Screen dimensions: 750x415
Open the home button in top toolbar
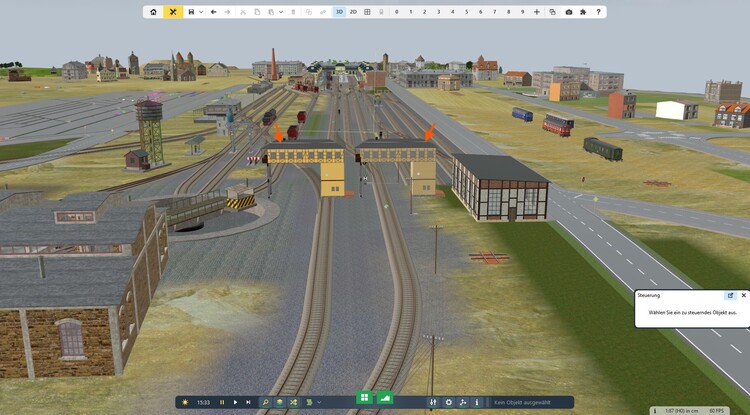point(153,12)
